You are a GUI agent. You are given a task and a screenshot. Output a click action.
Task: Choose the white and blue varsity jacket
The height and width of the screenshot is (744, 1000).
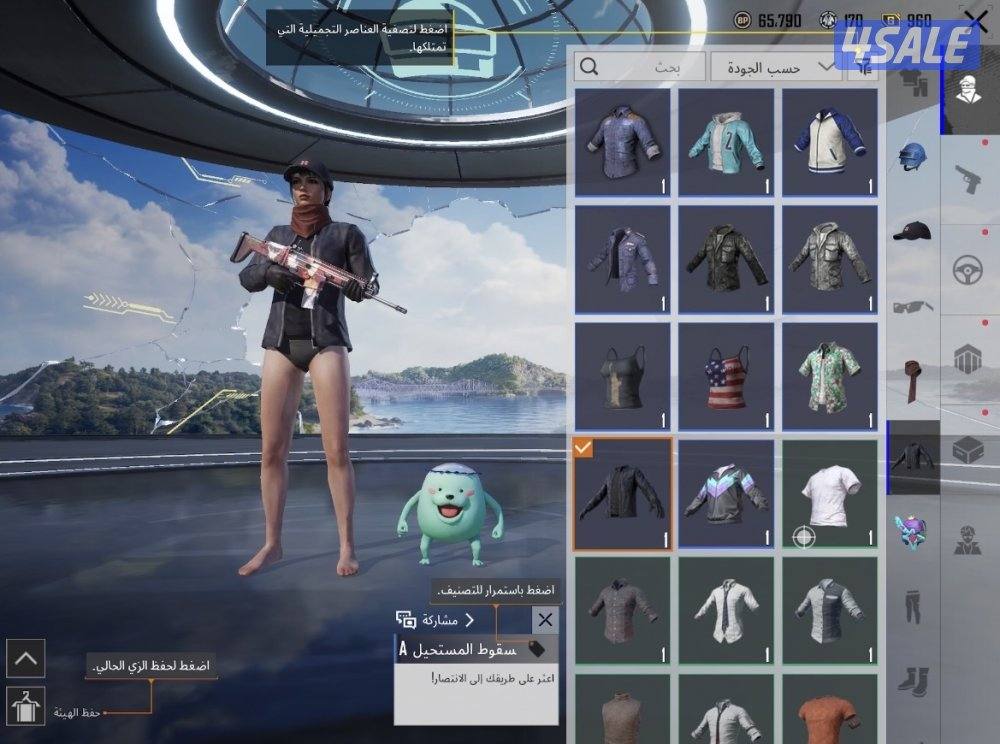pyautogui.click(x=829, y=142)
